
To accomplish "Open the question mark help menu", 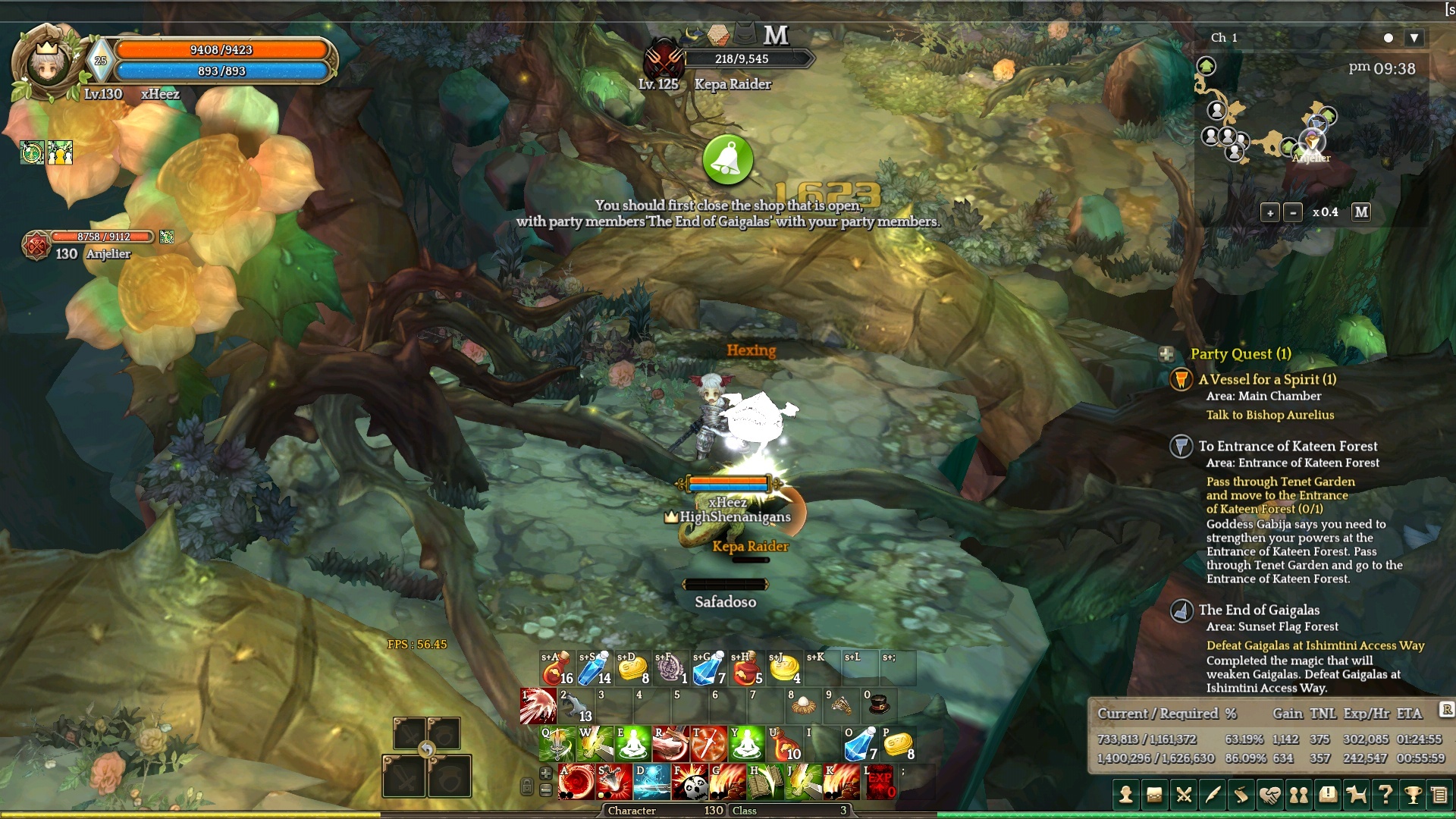I will pos(1385,795).
